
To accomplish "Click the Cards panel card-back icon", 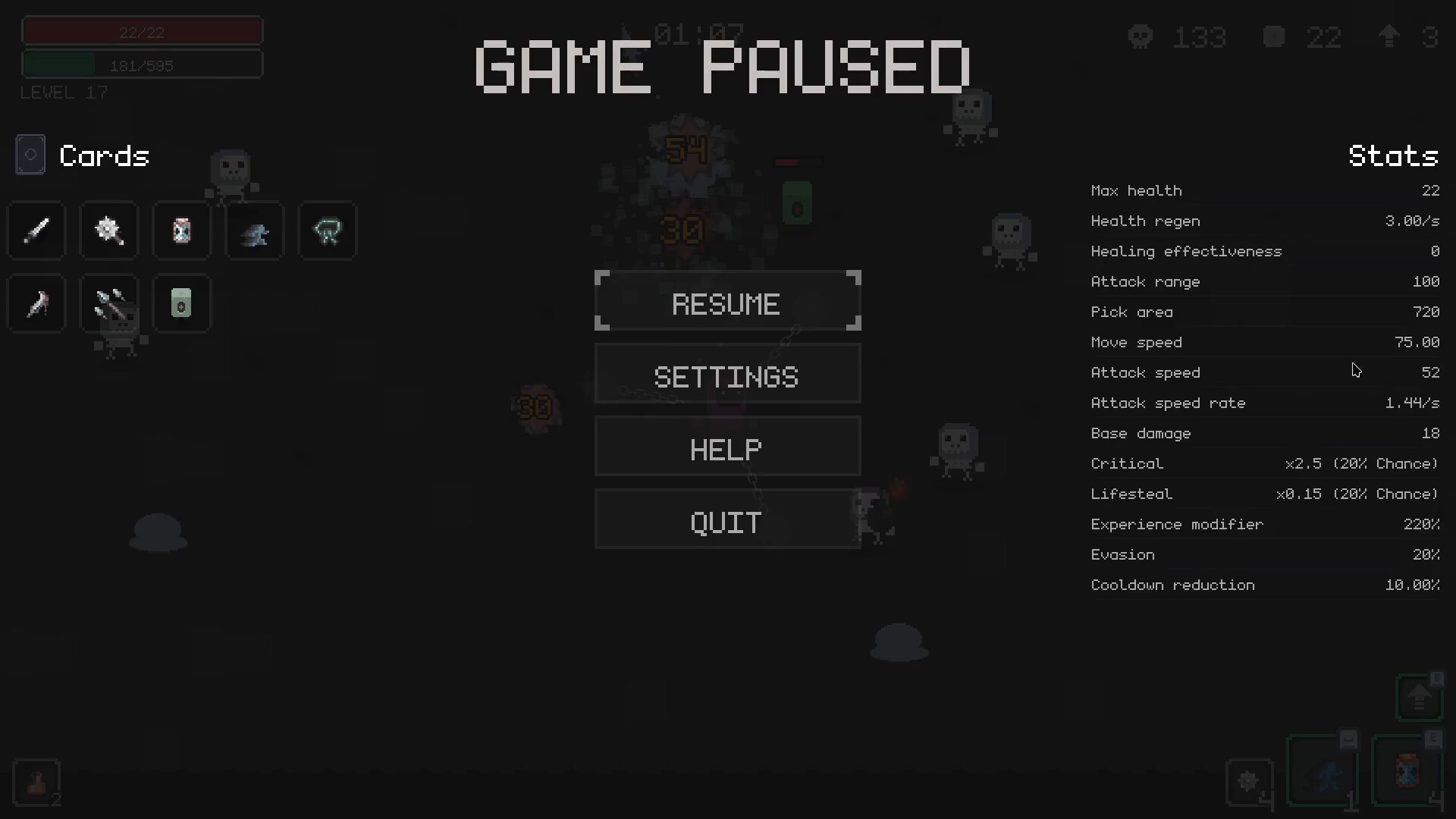I will coord(30,155).
